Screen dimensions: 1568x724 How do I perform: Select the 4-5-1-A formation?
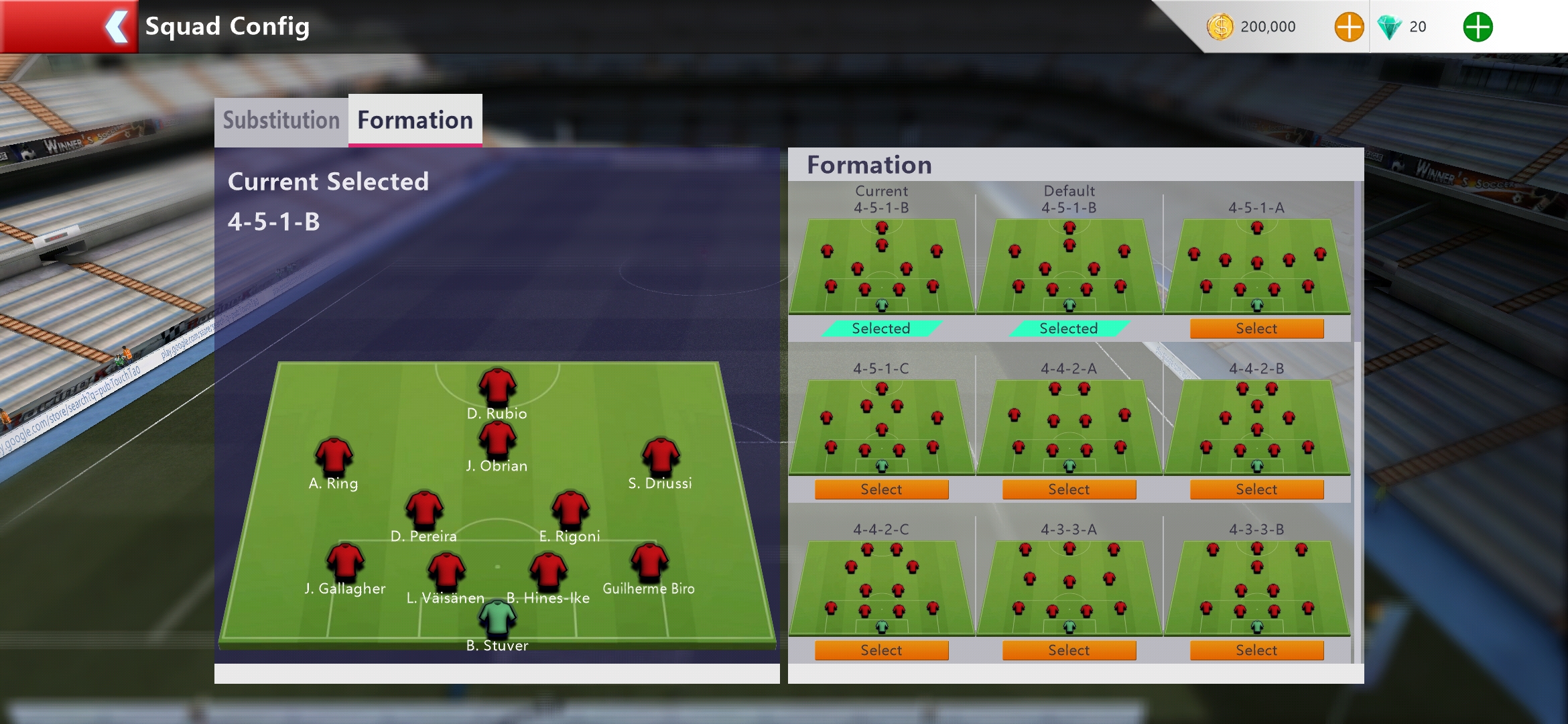[x=1256, y=328]
